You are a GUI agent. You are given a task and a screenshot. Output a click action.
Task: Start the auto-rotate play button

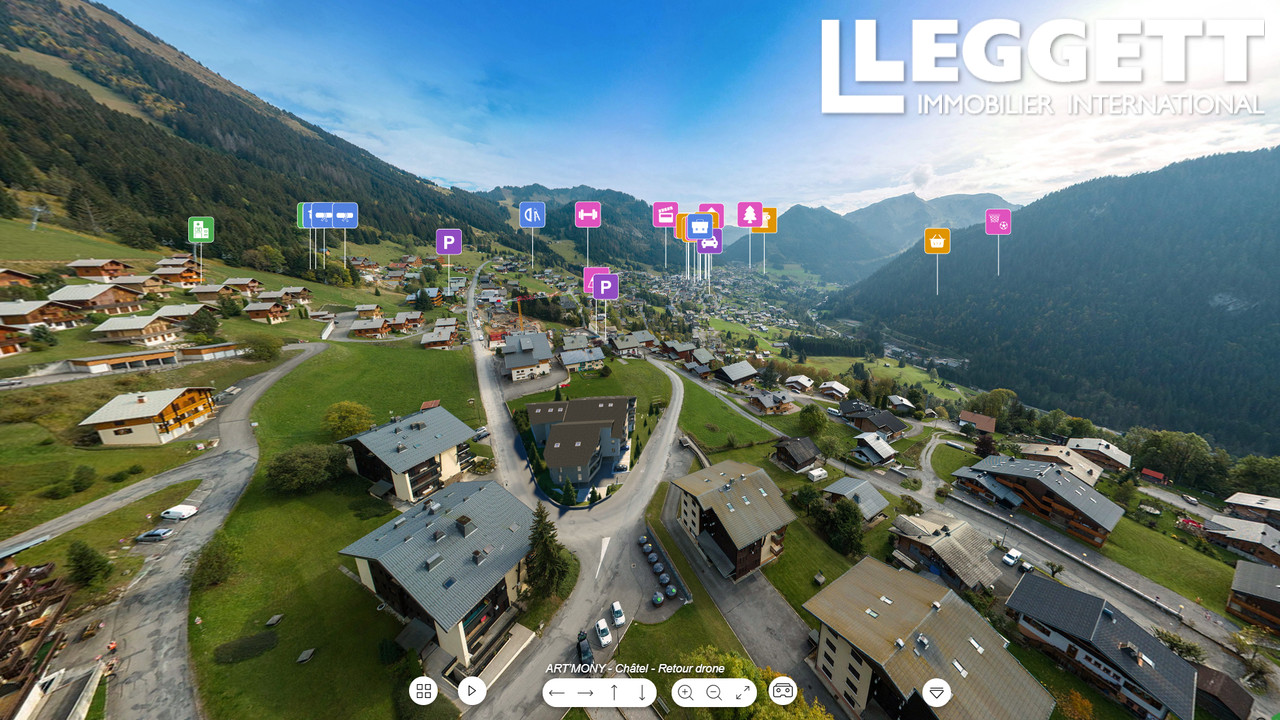point(472,691)
